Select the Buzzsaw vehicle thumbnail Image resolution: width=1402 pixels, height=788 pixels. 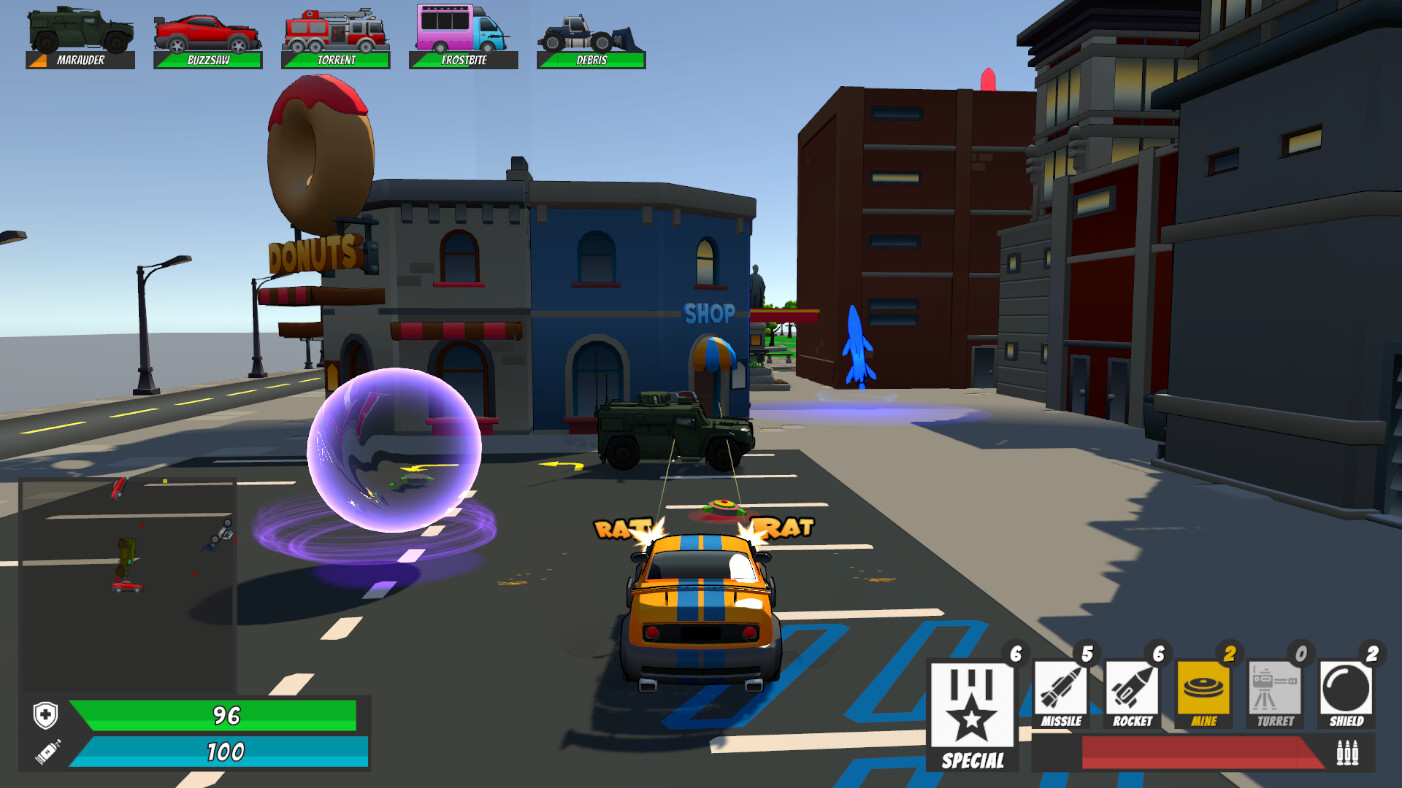[207, 30]
